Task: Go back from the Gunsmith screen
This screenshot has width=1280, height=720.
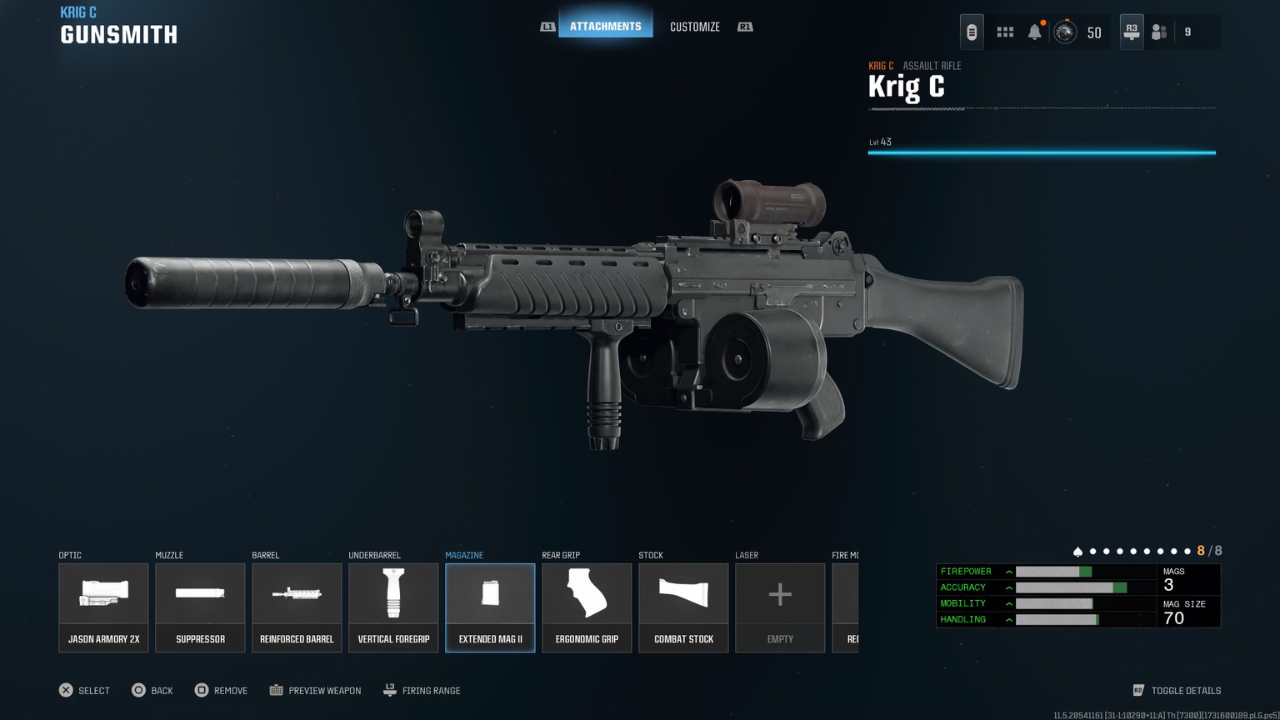Action: (152, 690)
